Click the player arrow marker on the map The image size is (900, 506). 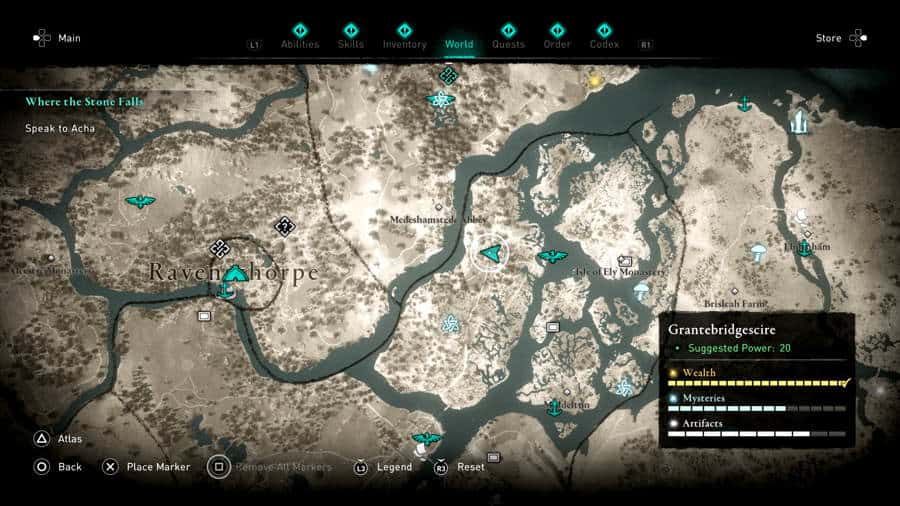[x=490, y=254]
